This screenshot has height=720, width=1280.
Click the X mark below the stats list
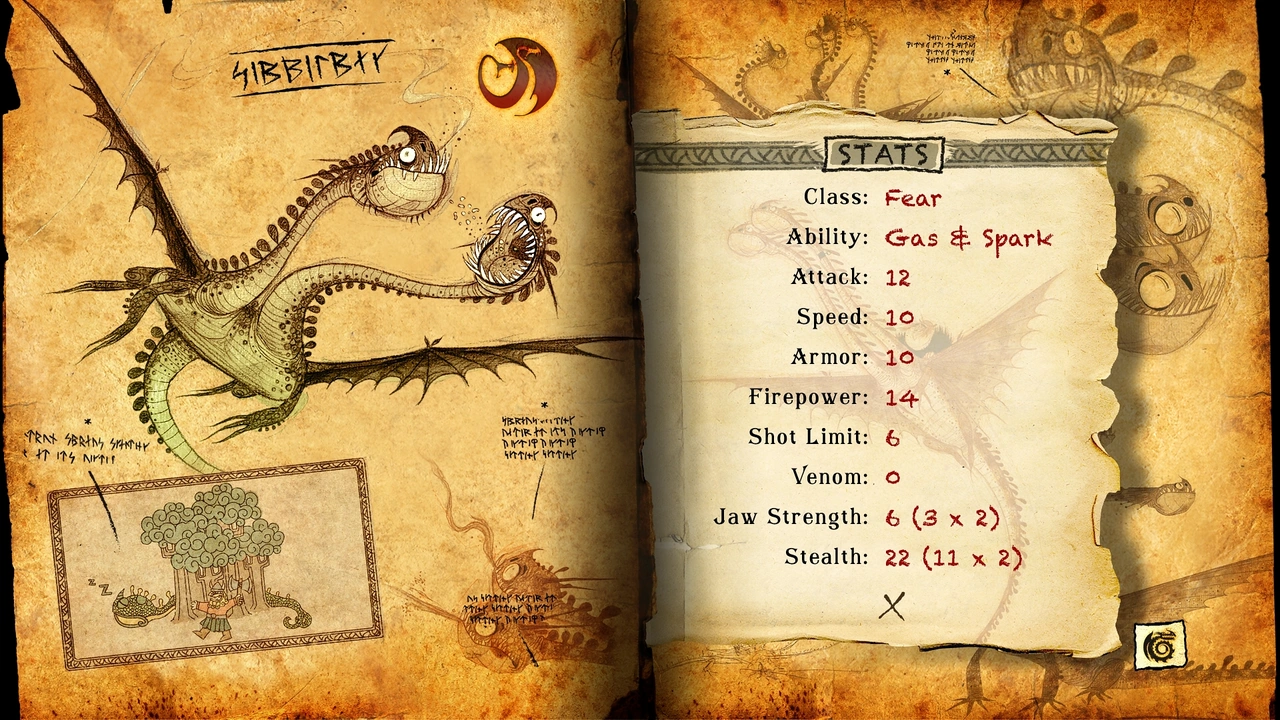tap(893, 607)
